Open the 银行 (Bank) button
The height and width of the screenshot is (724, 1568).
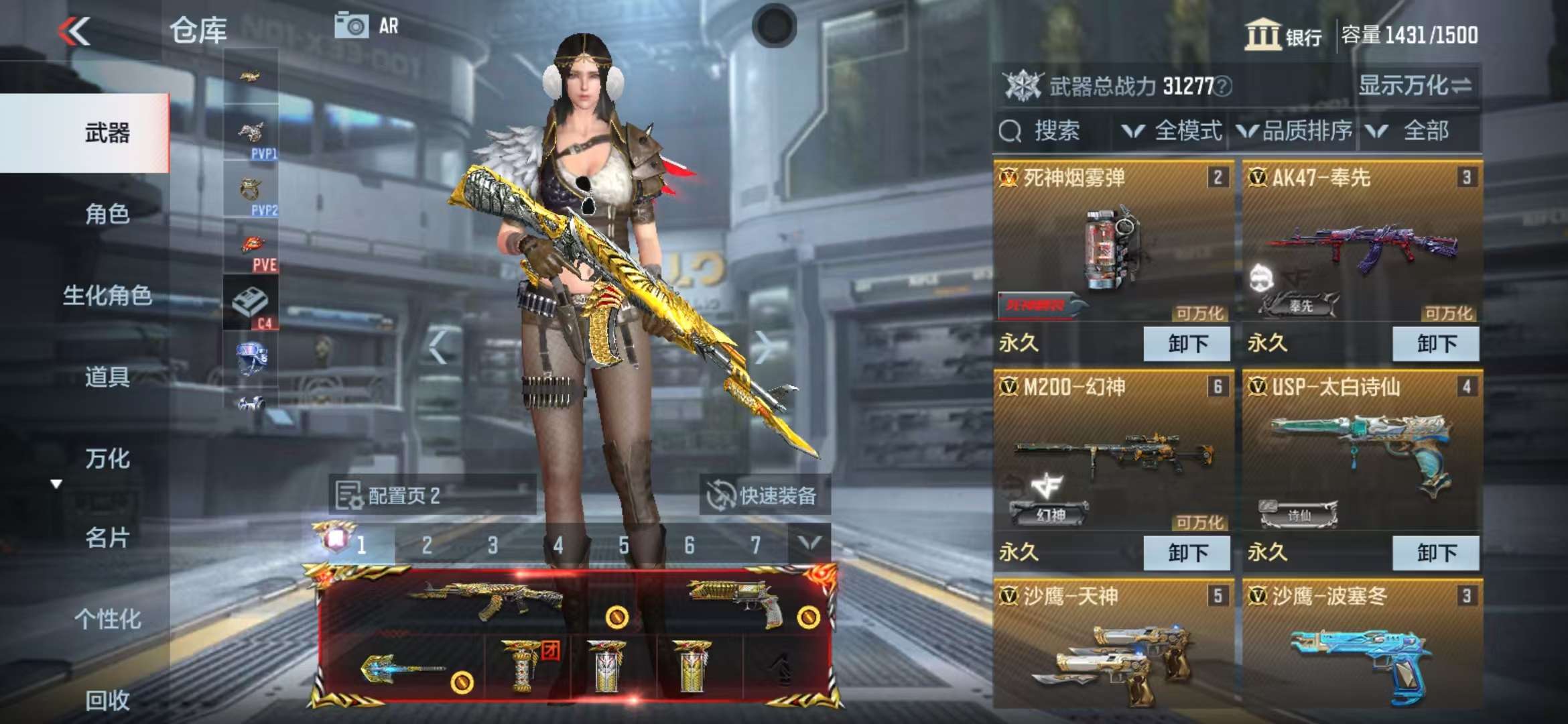[x=1283, y=35]
